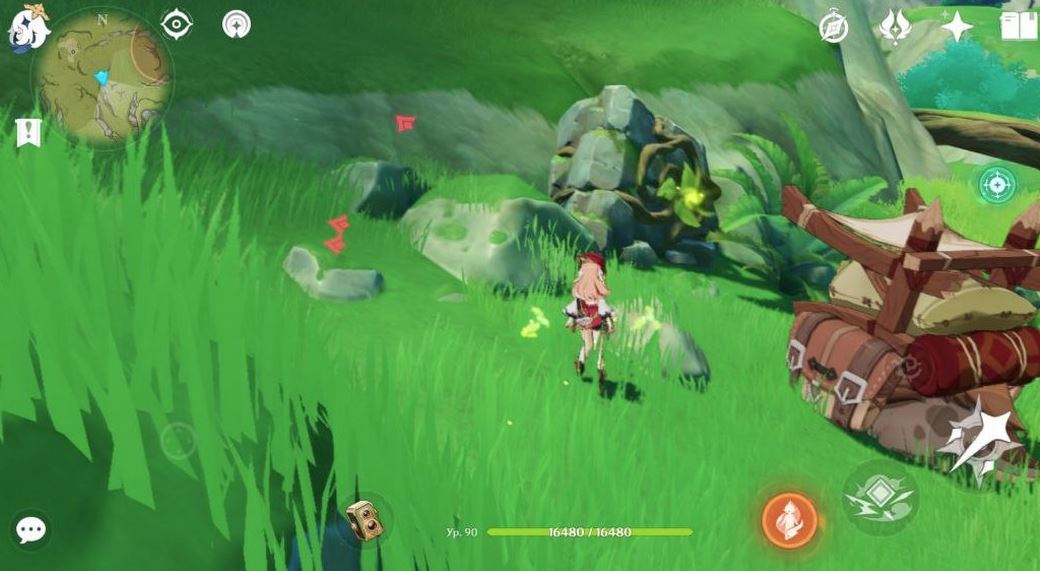Use the camera gadget
The image size is (1040, 571).
361,519
